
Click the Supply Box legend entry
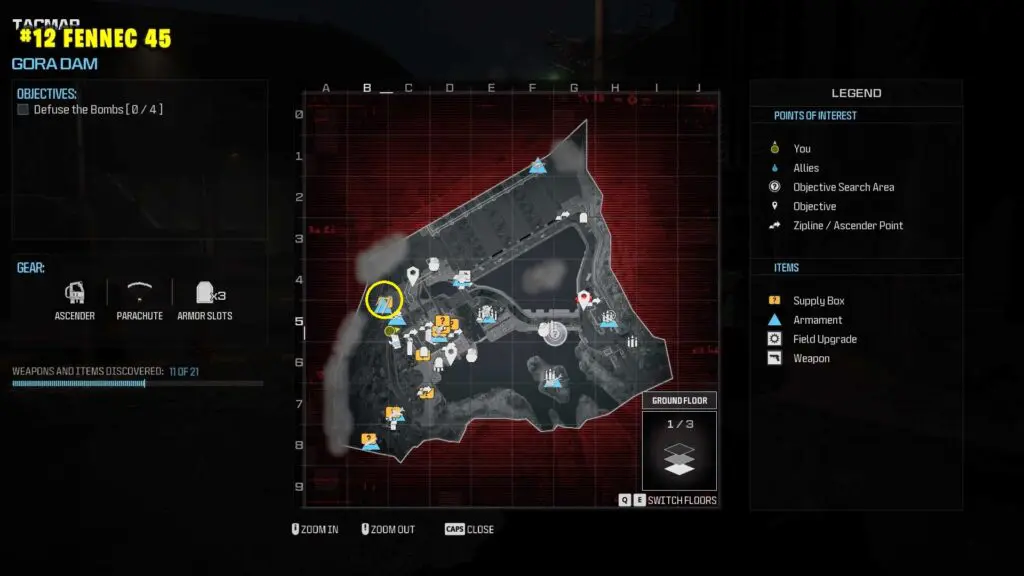tap(818, 301)
